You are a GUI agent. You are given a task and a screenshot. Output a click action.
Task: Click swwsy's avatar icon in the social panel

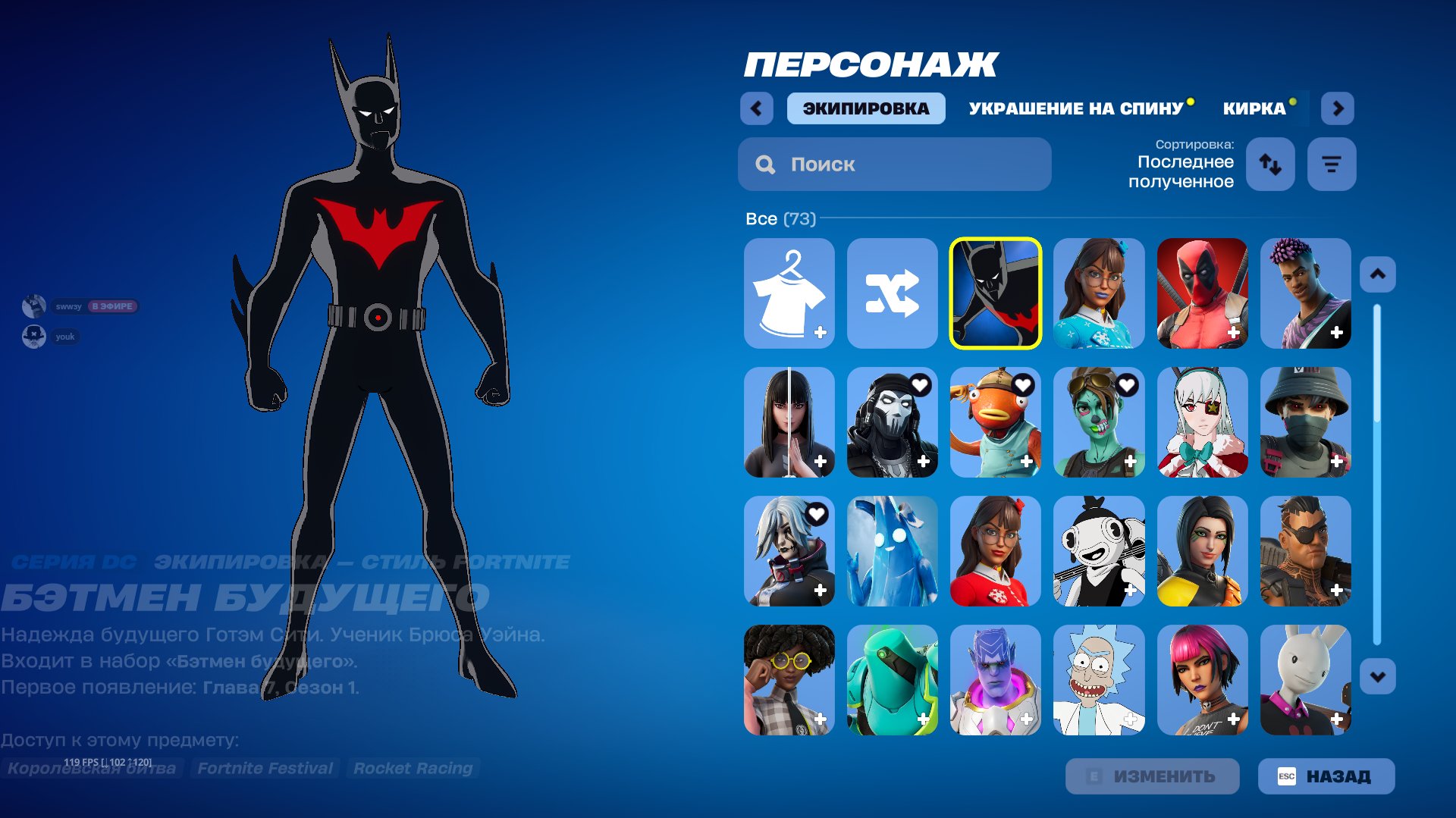tap(33, 306)
